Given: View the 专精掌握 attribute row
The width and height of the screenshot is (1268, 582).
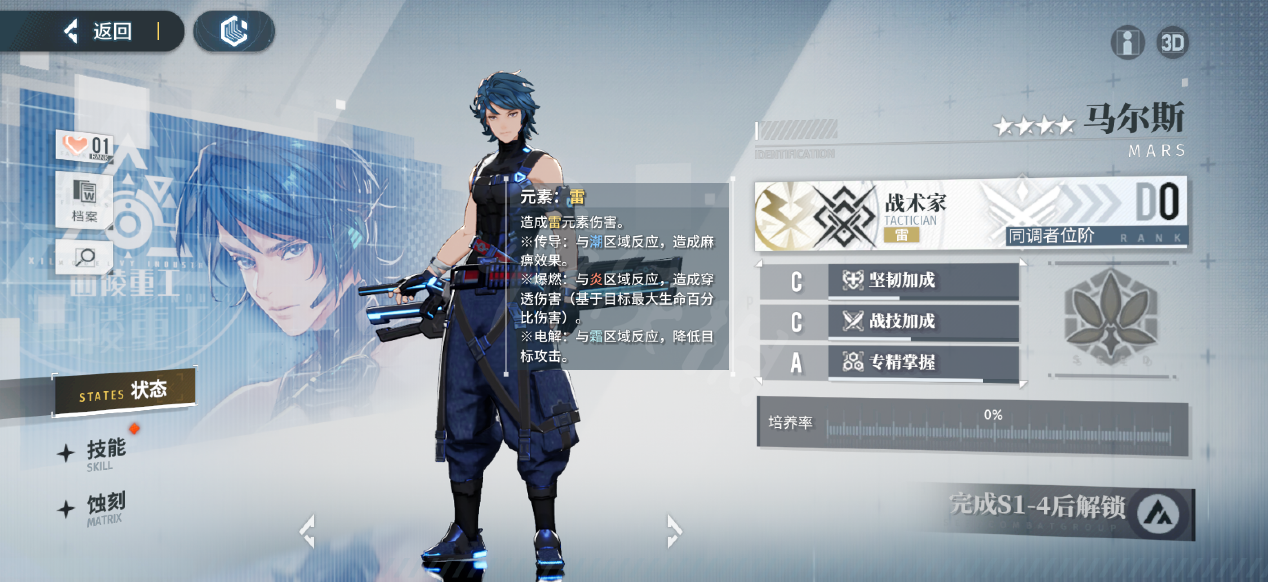Looking at the screenshot, I should 889,362.
